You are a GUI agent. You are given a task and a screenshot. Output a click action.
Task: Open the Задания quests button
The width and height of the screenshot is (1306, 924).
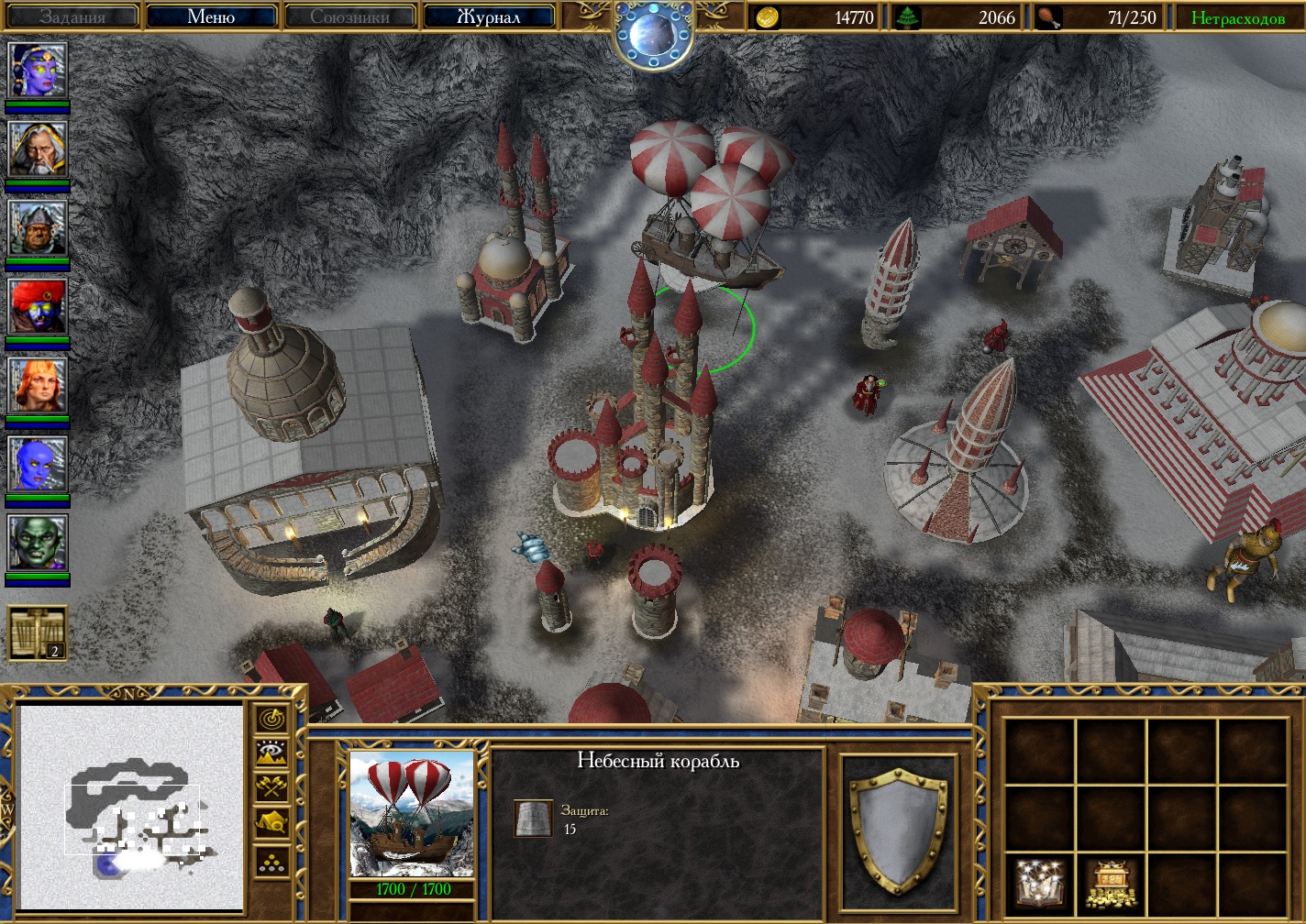point(72,16)
